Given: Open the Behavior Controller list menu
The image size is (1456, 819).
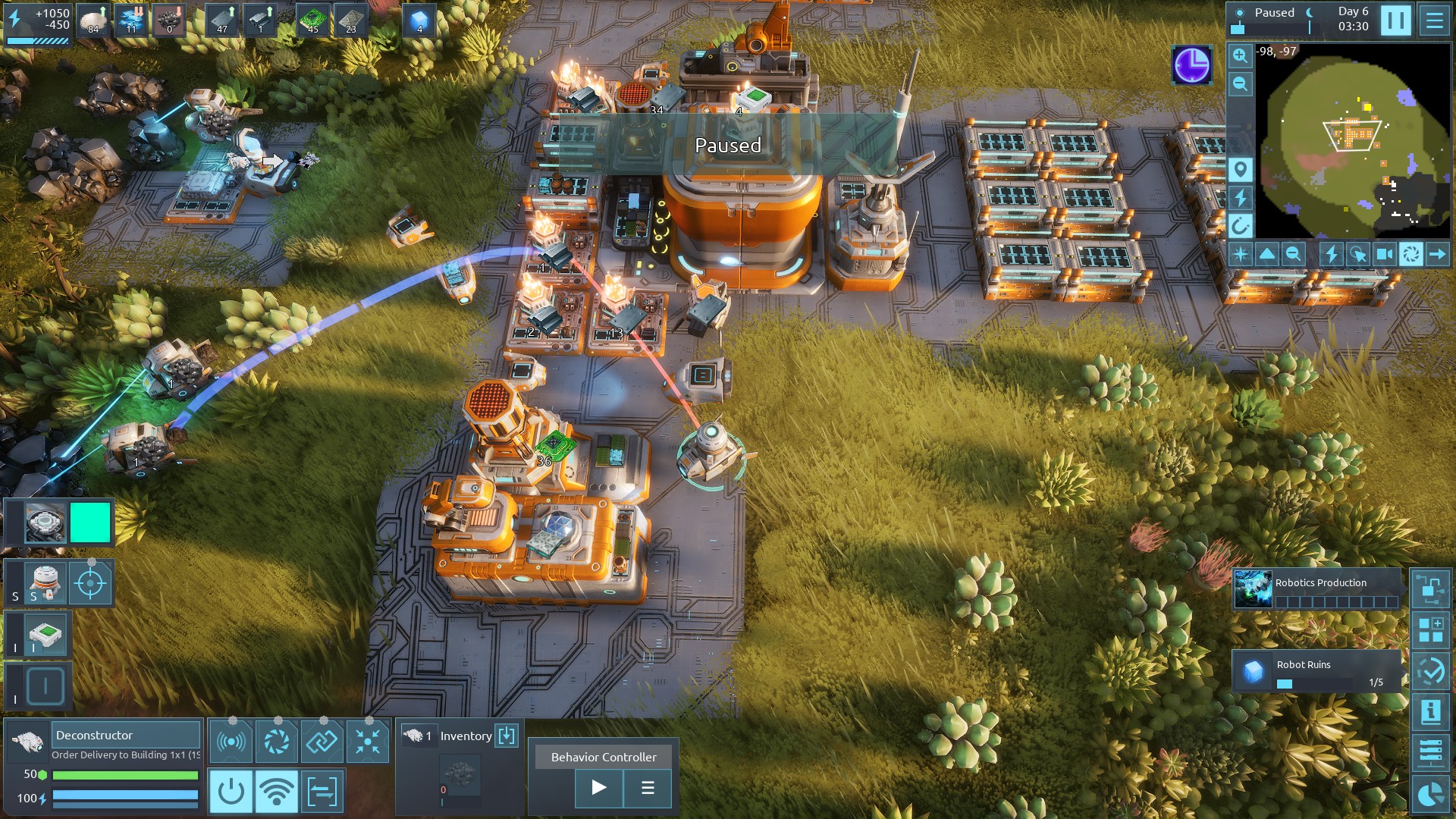Looking at the screenshot, I should pos(648,788).
